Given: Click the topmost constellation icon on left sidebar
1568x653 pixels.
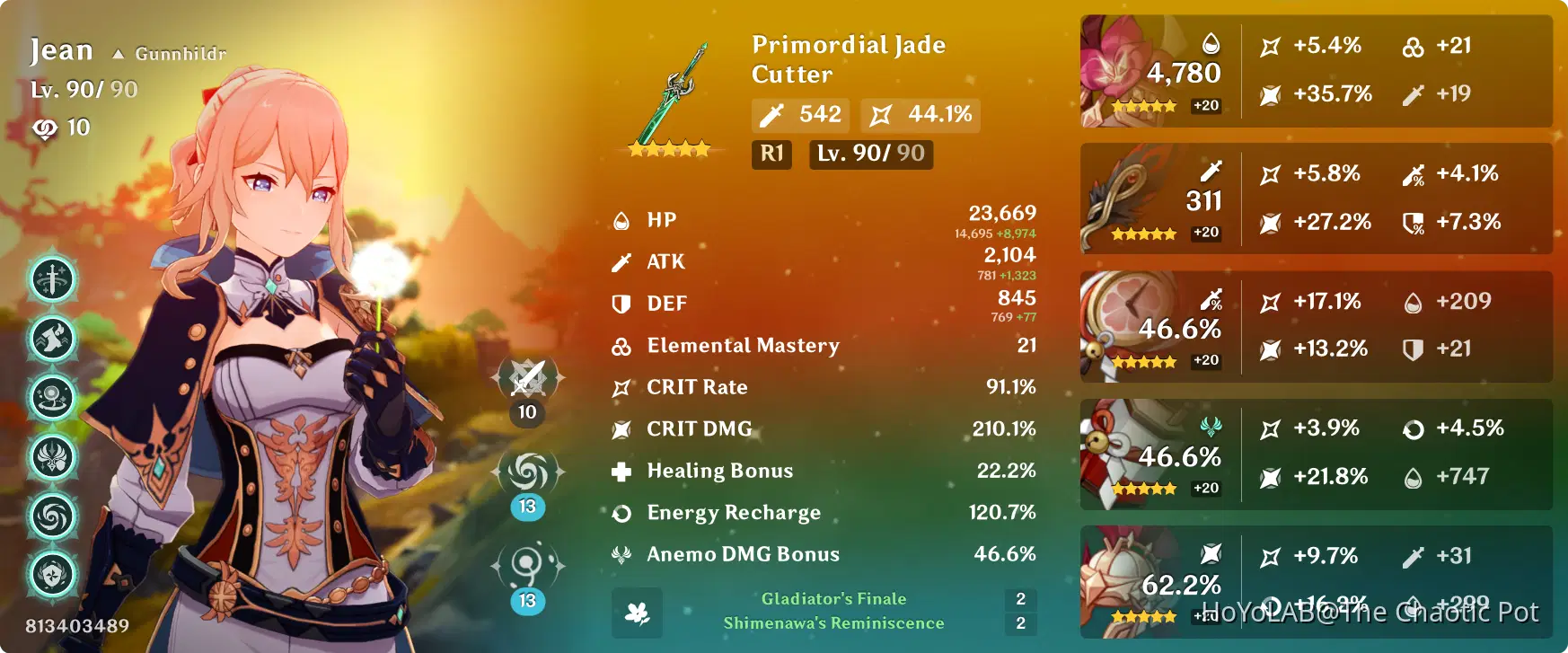Looking at the screenshot, I should tap(52, 279).
